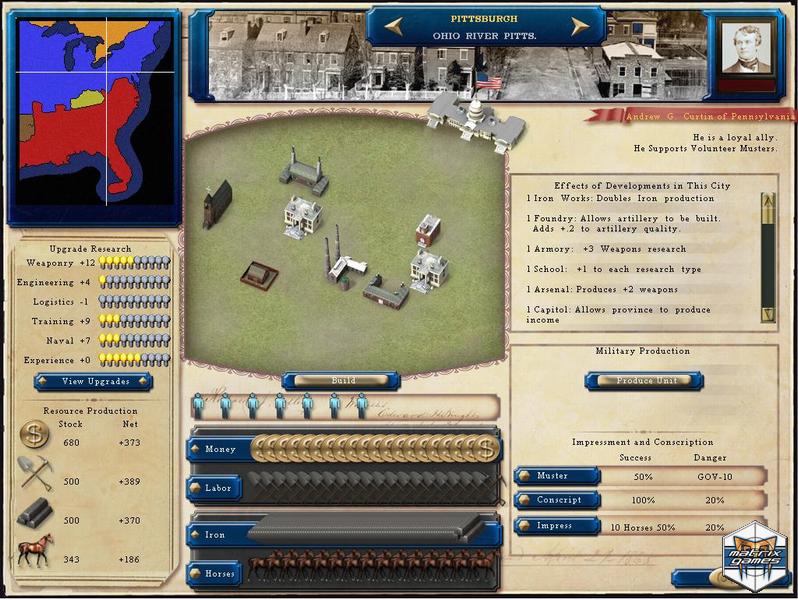Viewport: 798px width, 600px height.
Task: Select the Iron resource tab
Action: 215,535
